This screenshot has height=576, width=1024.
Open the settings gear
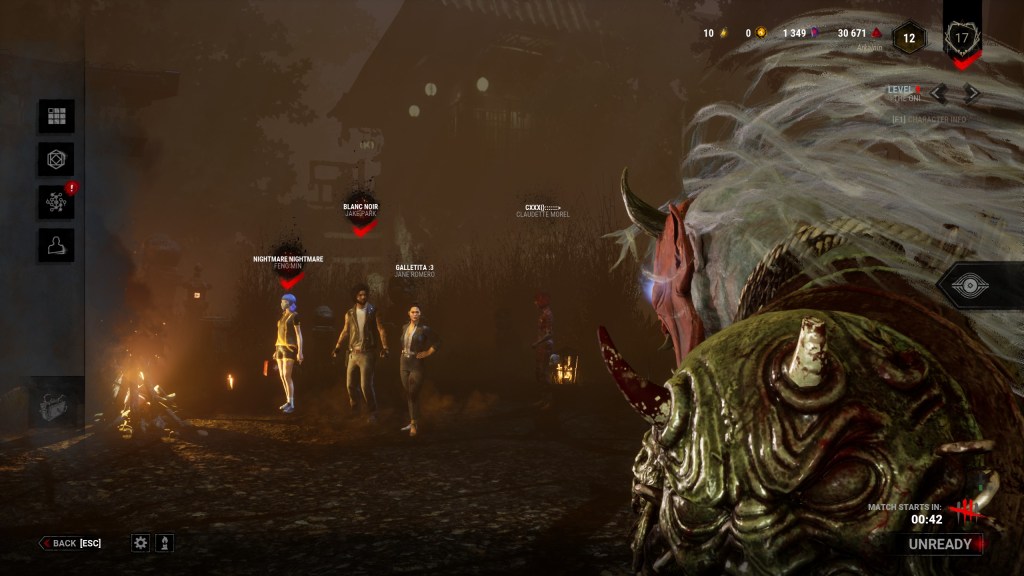pyautogui.click(x=141, y=543)
